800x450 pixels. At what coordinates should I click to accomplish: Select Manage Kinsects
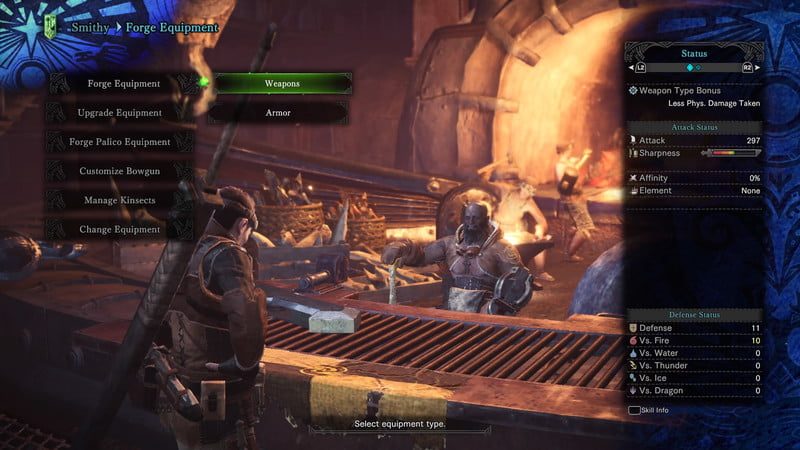[x=120, y=200]
